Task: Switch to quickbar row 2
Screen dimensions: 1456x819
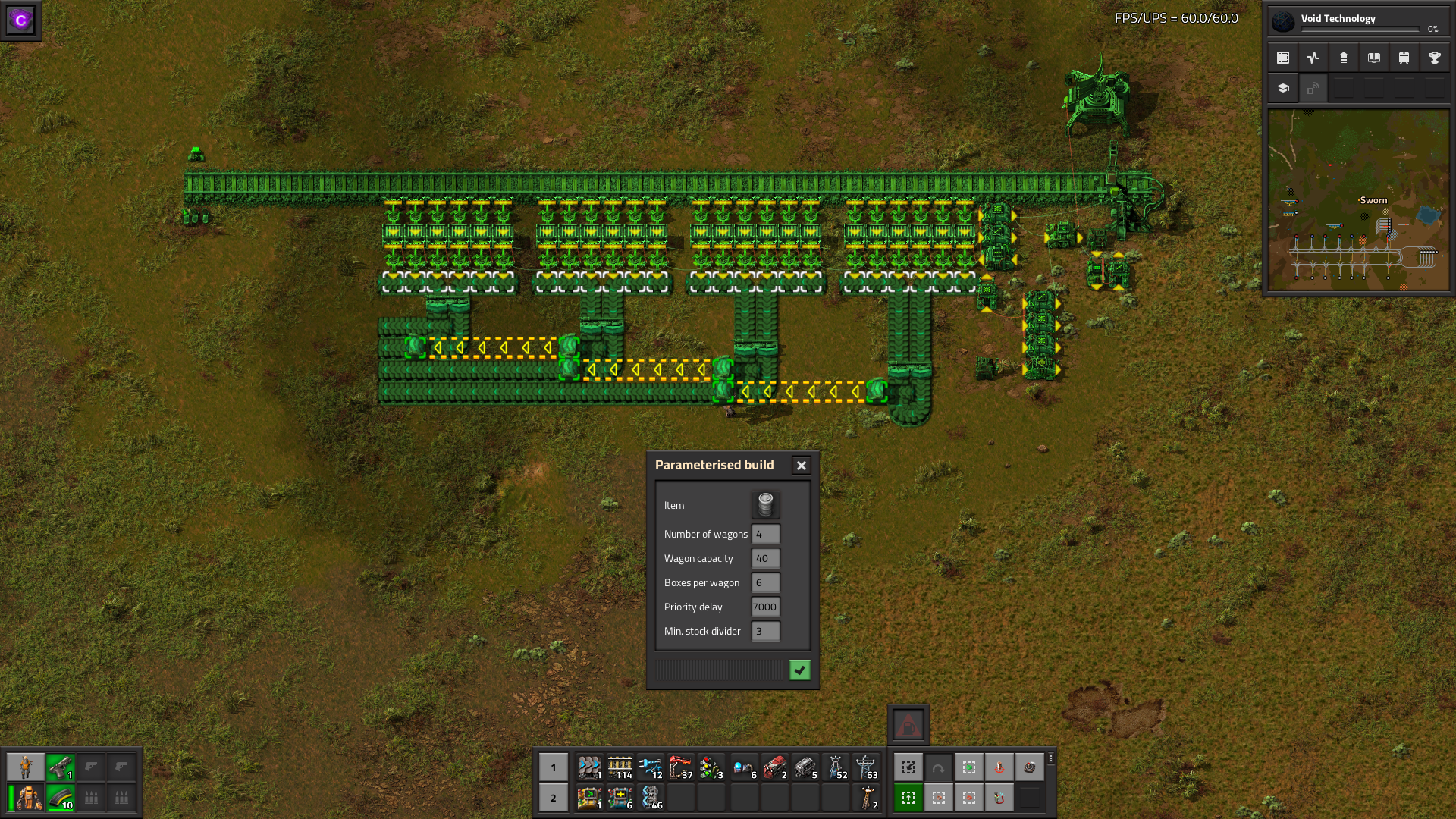Action: point(554,798)
